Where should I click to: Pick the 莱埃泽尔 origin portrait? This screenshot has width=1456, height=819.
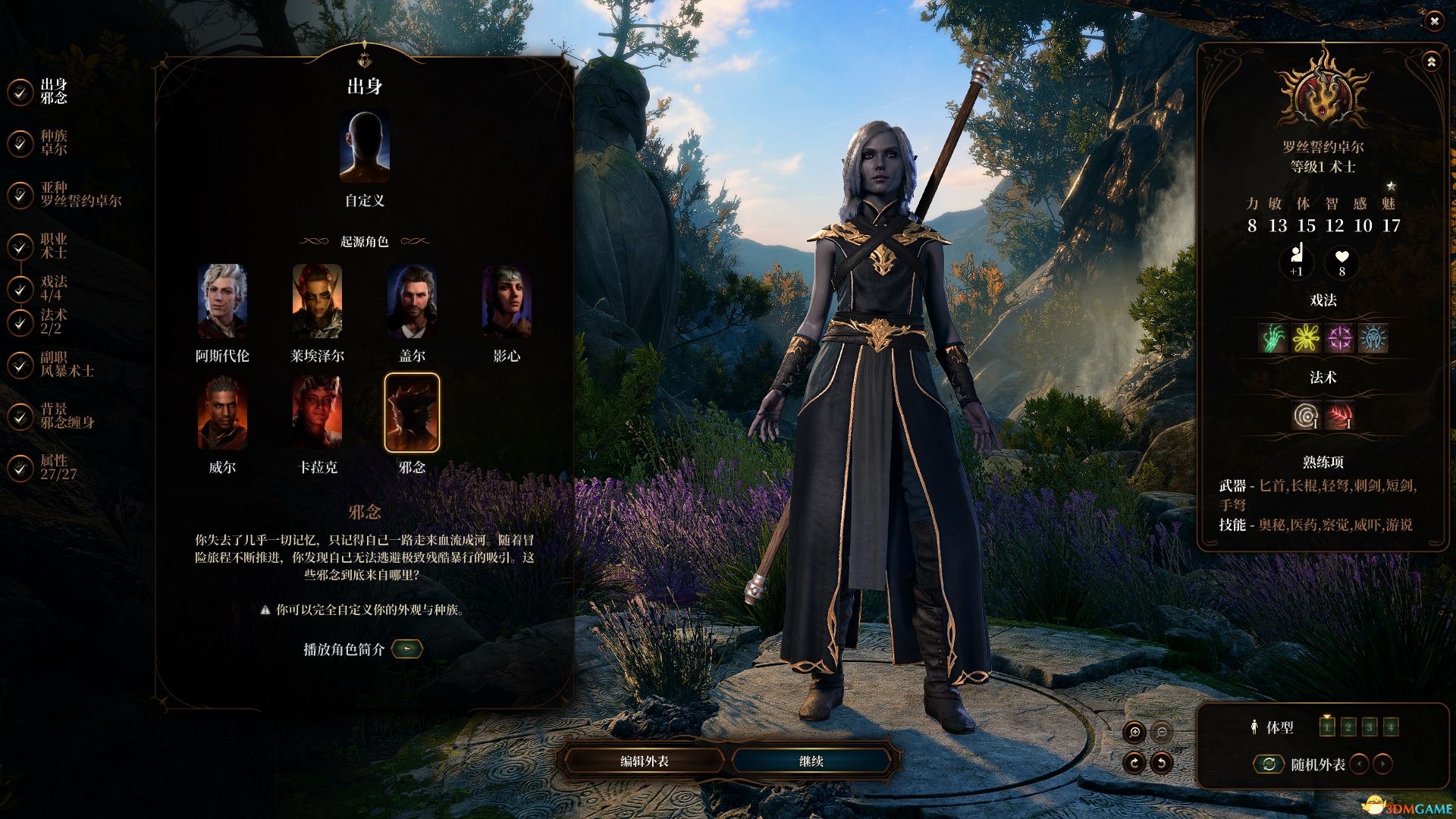[x=317, y=301]
